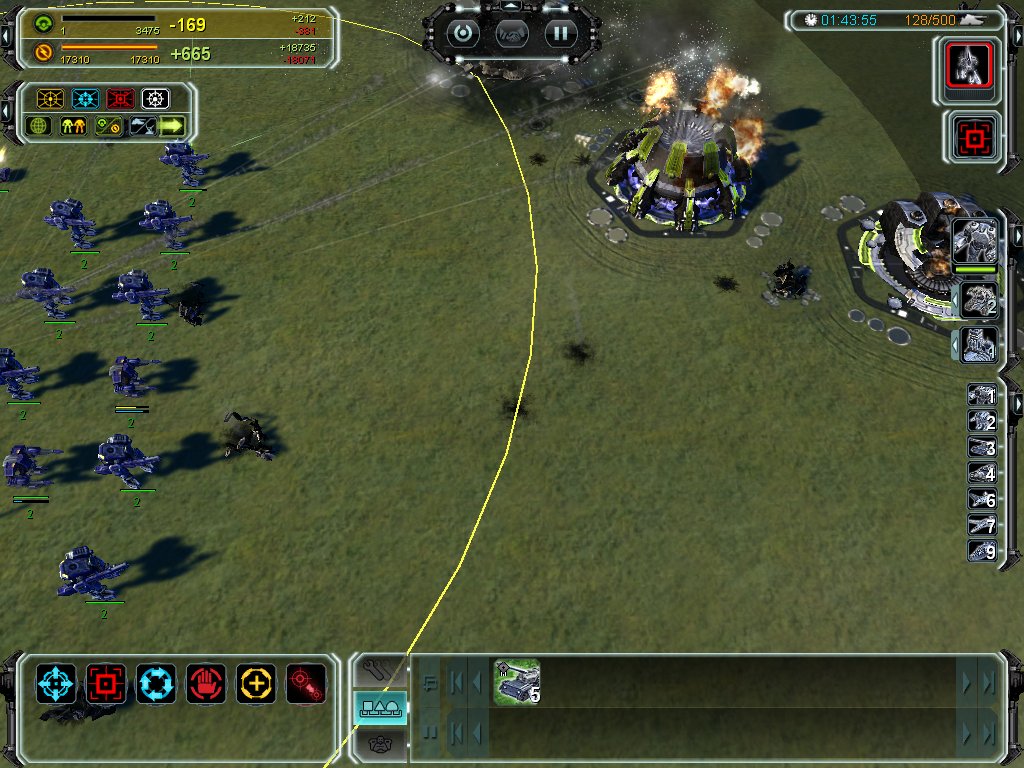Select the tank group of five
Viewport: 1024px width, 768px height.
pyautogui.click(x=517, y=681)
